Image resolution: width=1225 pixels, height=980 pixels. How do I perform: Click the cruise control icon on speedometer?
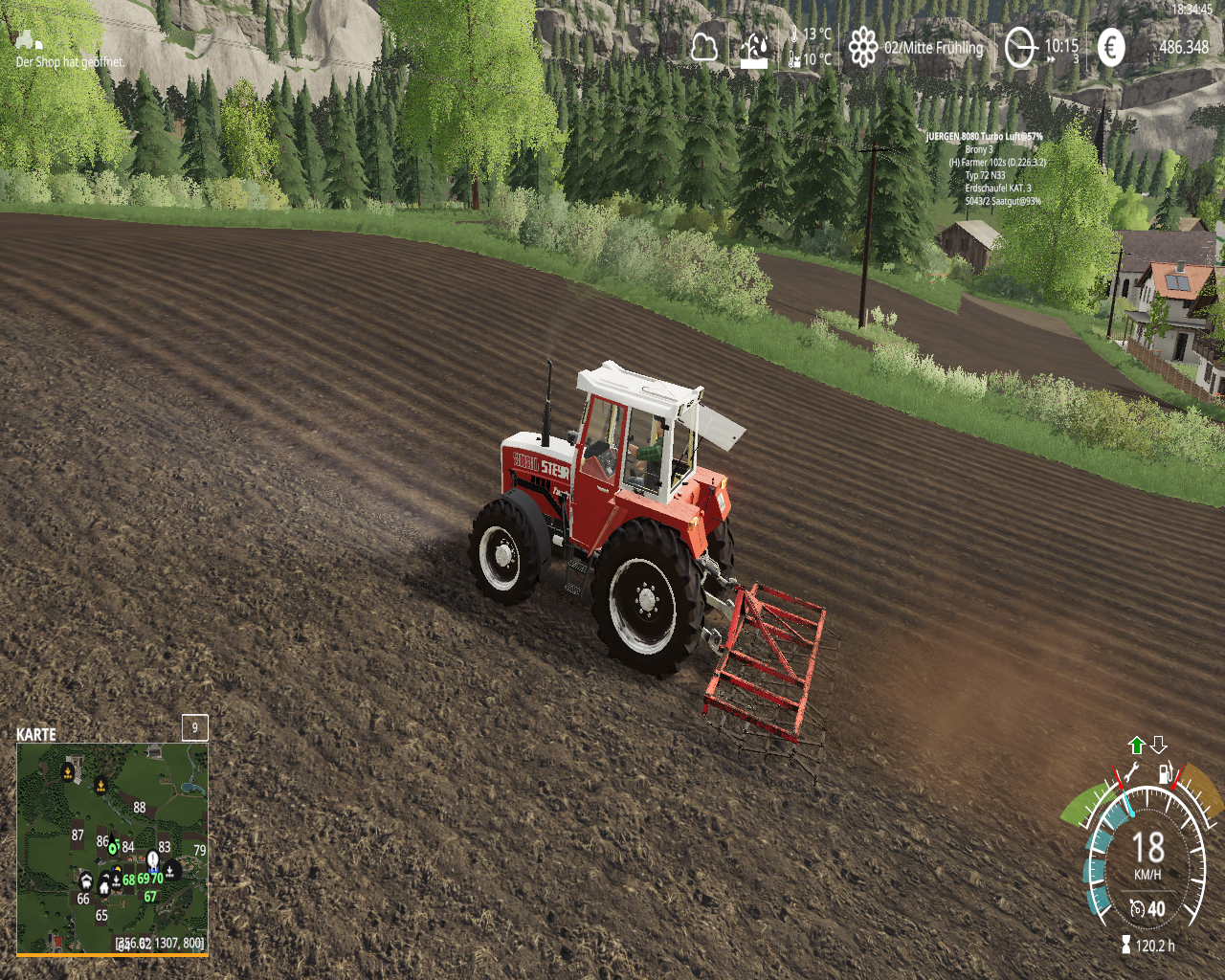click(x=1137, y=909)
